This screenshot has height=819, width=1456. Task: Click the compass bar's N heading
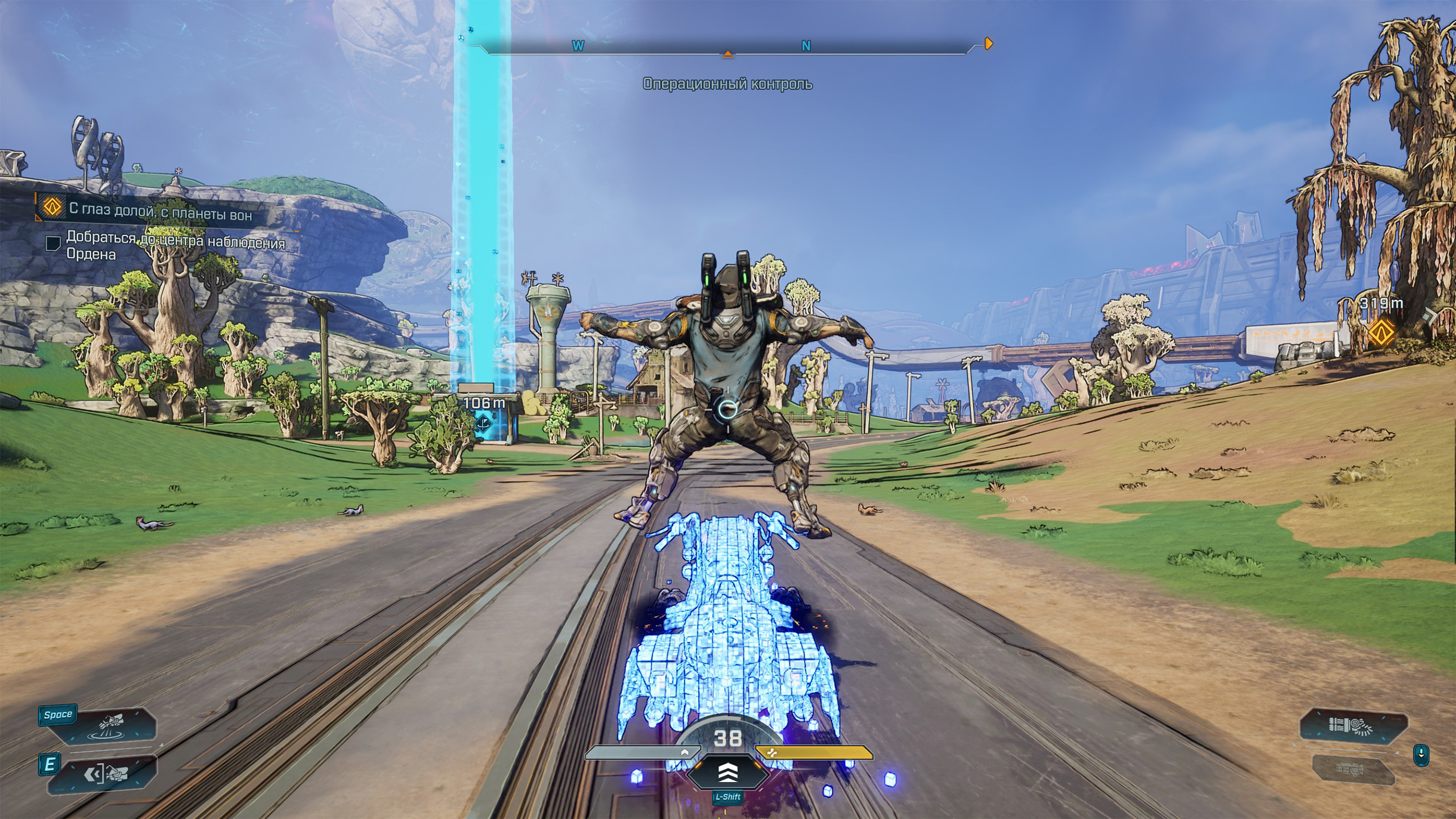pos(806,46)
